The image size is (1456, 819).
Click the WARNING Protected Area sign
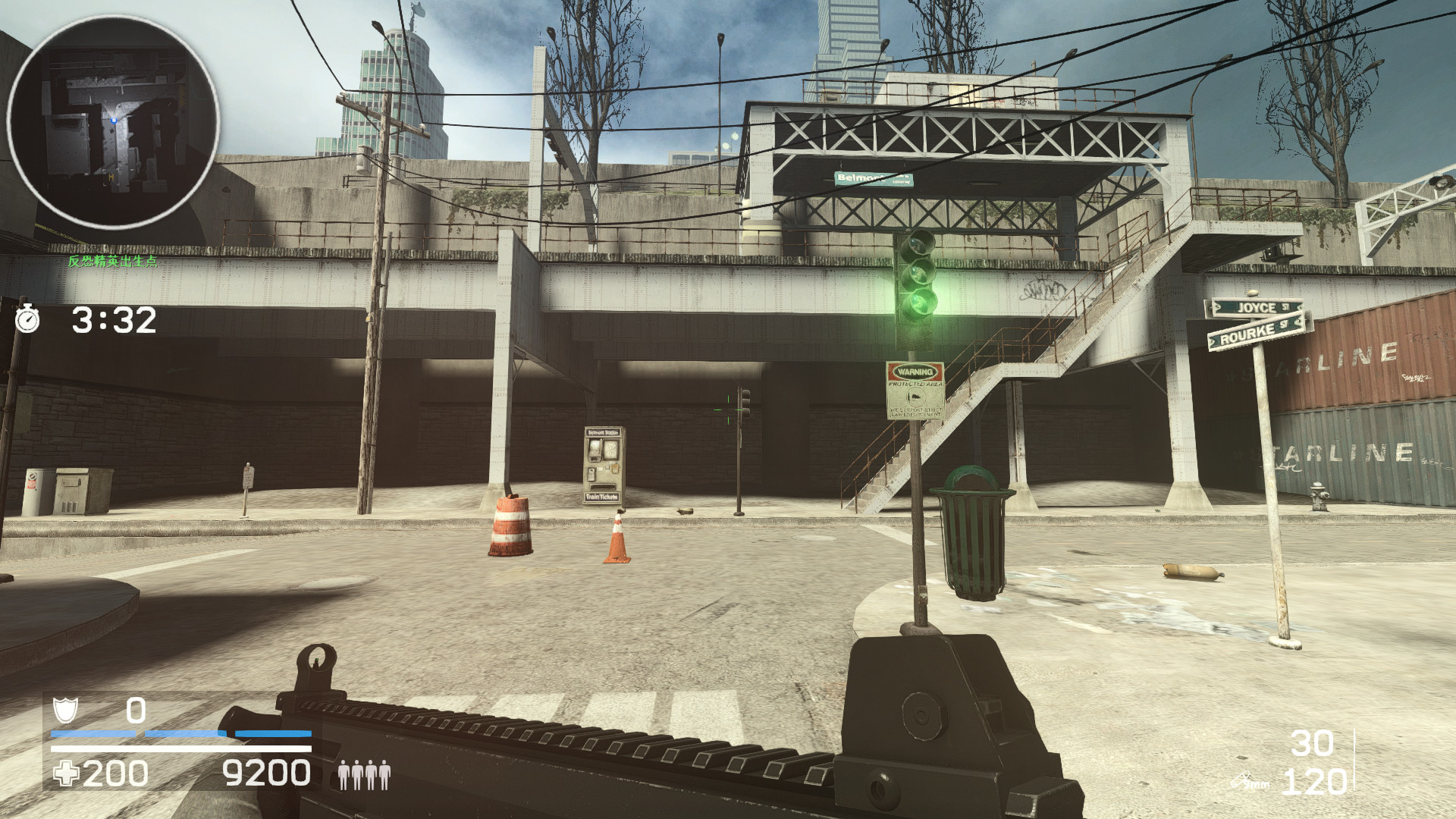[915, 391]
